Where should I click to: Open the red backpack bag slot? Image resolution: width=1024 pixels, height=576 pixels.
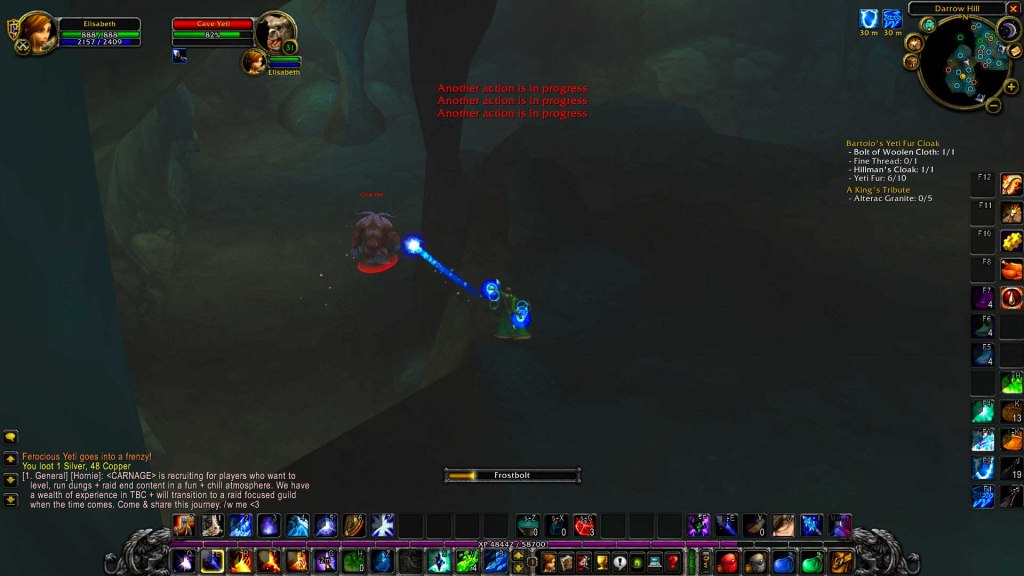click(727, 562)
